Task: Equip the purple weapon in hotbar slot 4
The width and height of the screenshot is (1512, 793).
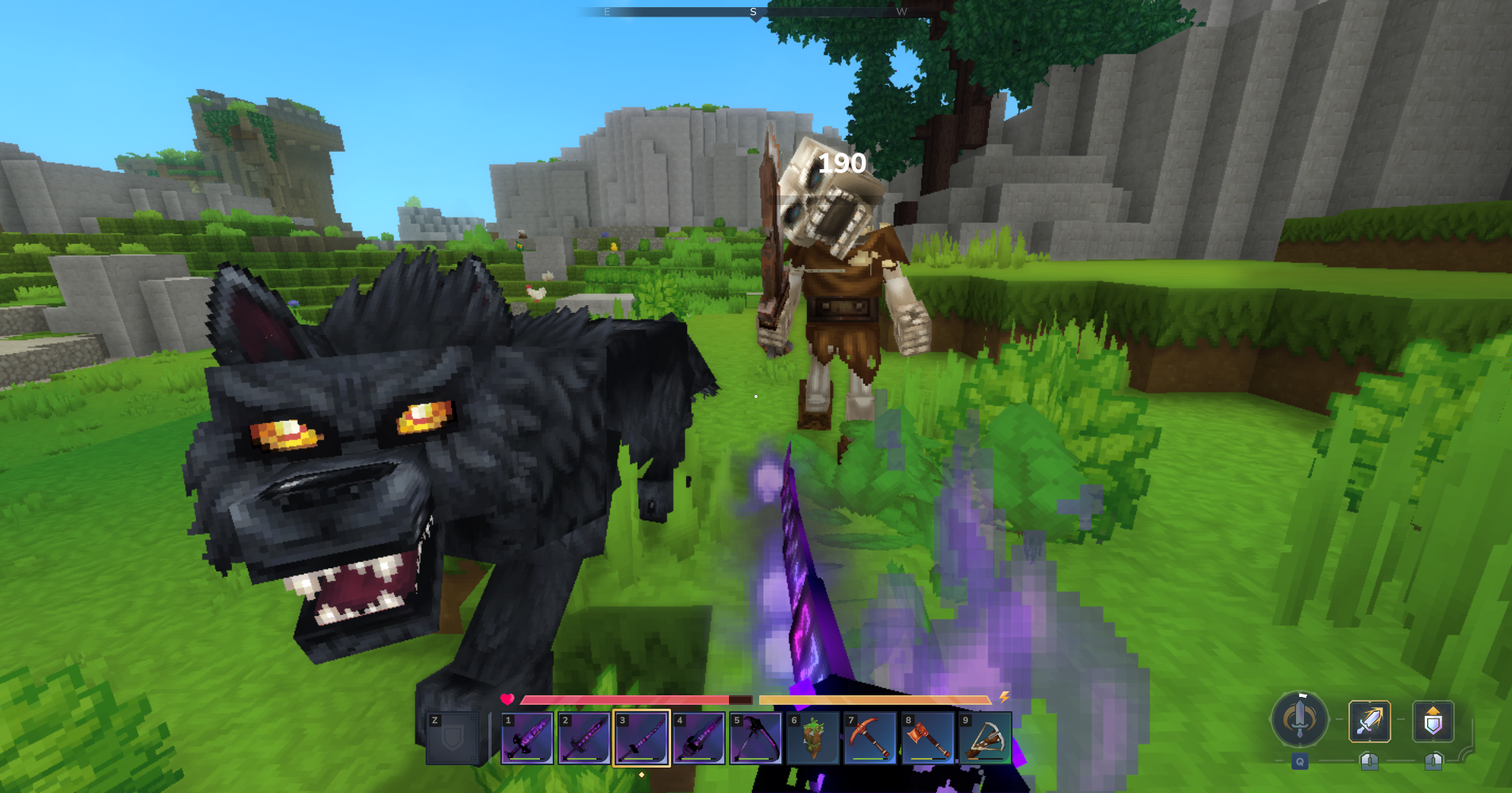Action: [699, 737]
